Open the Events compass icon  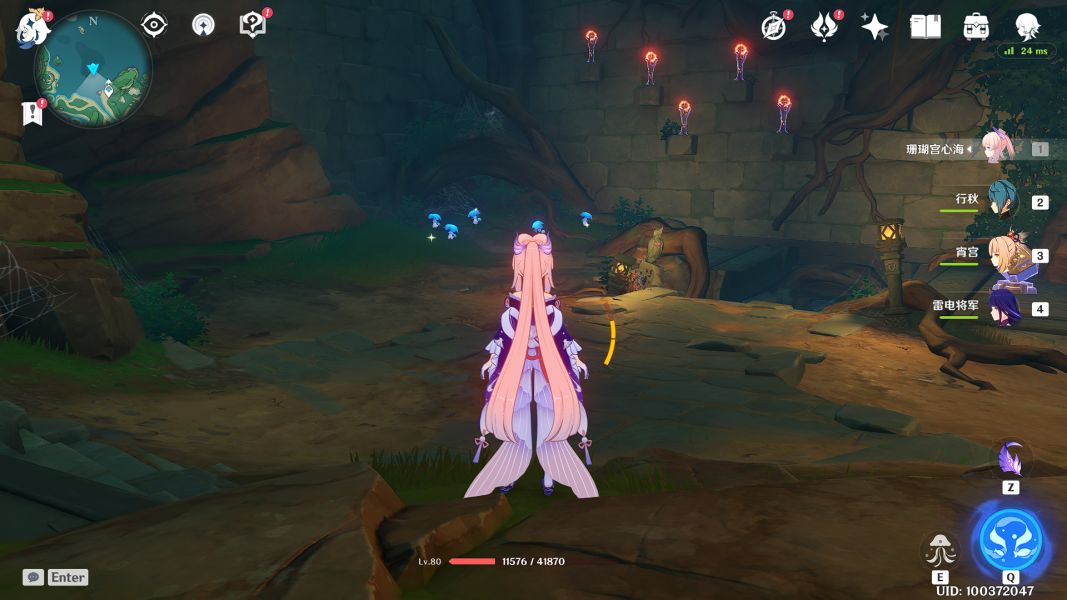[774, 27]
